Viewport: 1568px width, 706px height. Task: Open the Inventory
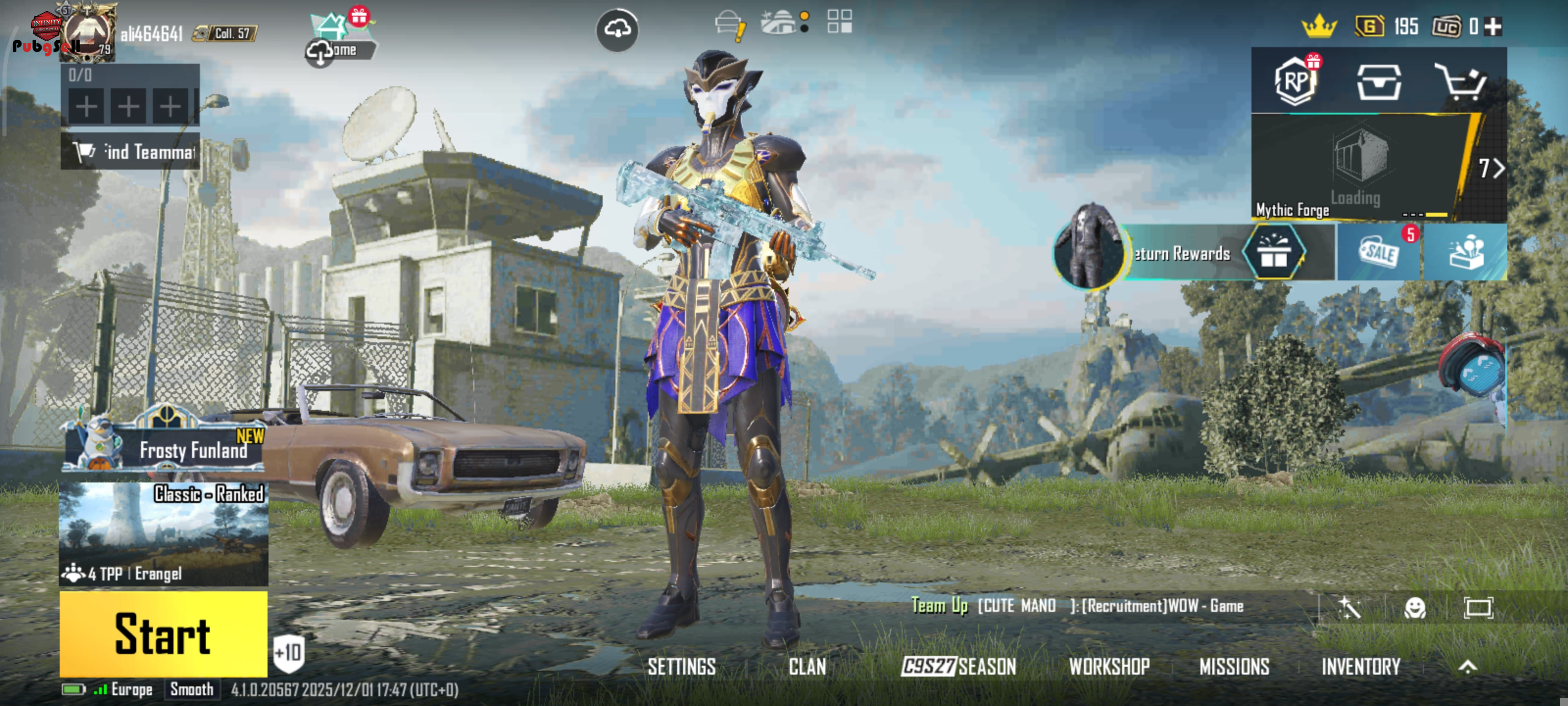1360,666
